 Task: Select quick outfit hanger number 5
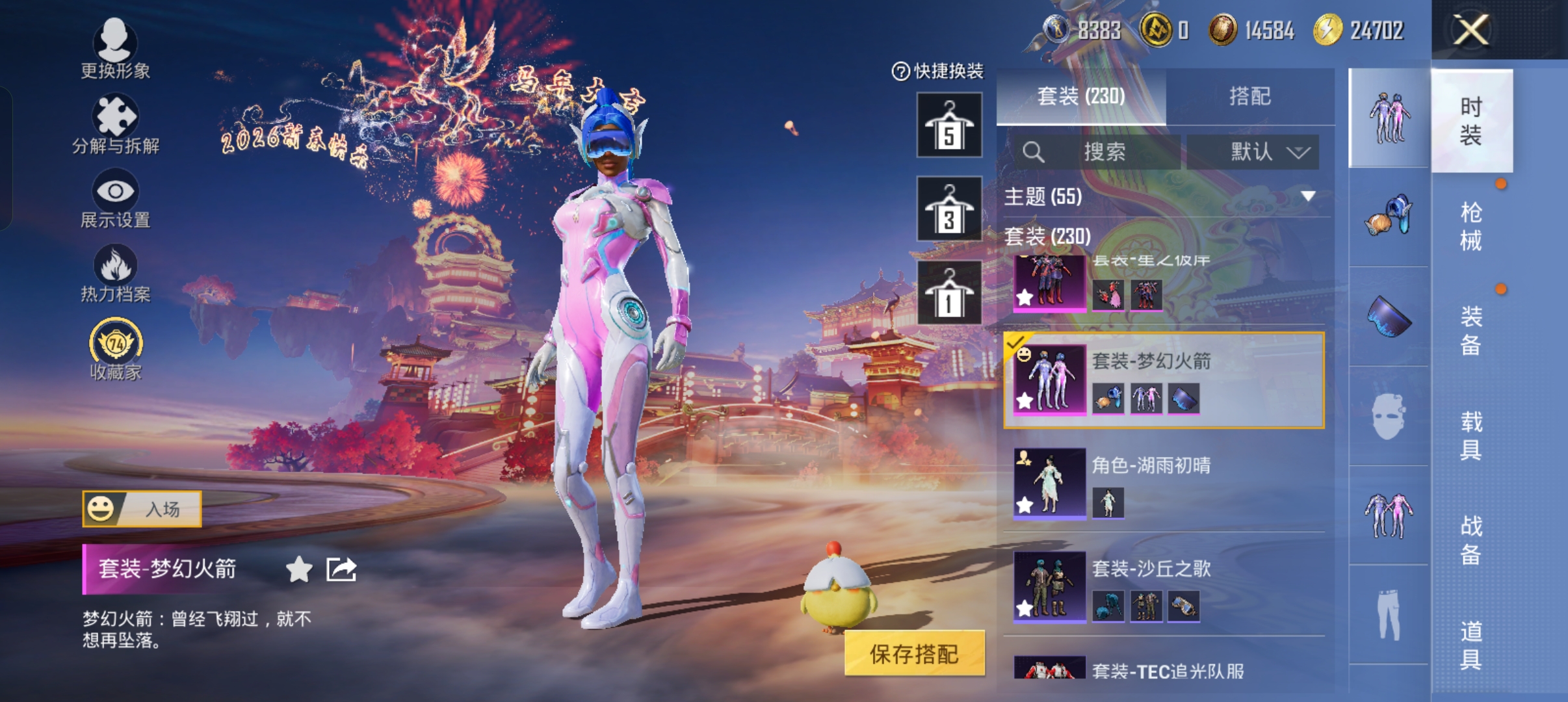coord(949,125)
